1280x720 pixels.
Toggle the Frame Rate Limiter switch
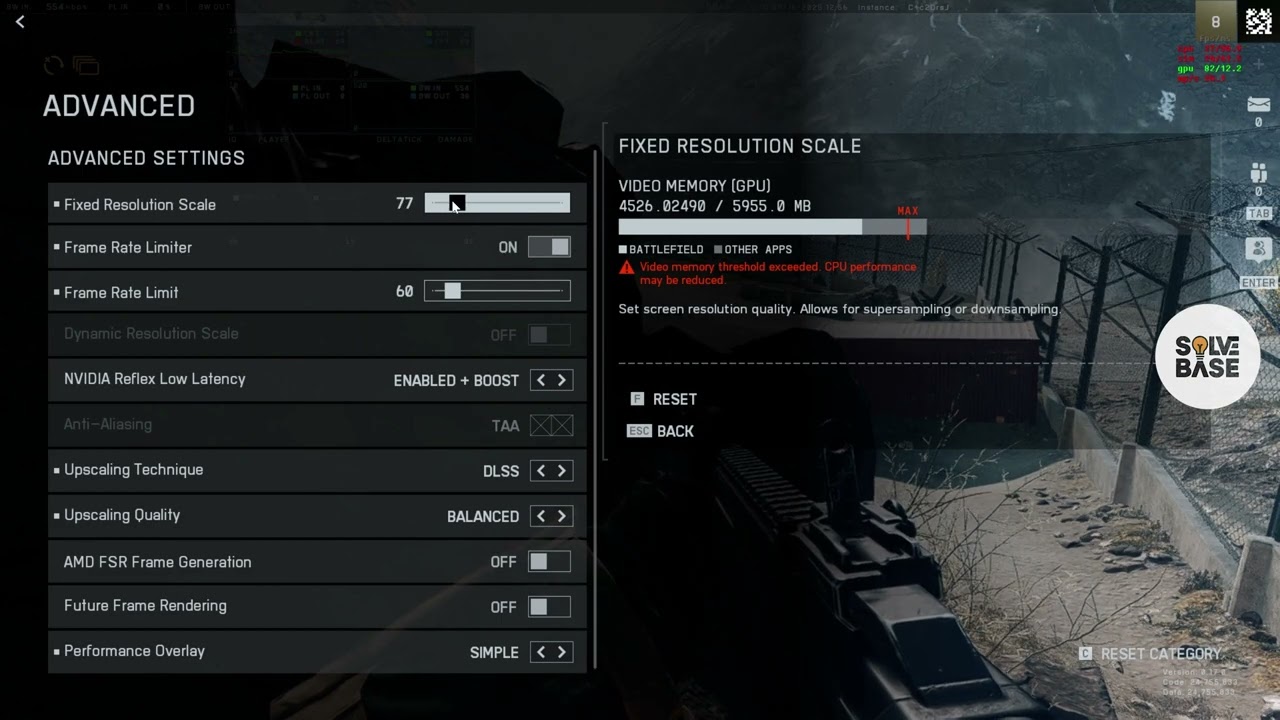[549, 247]
